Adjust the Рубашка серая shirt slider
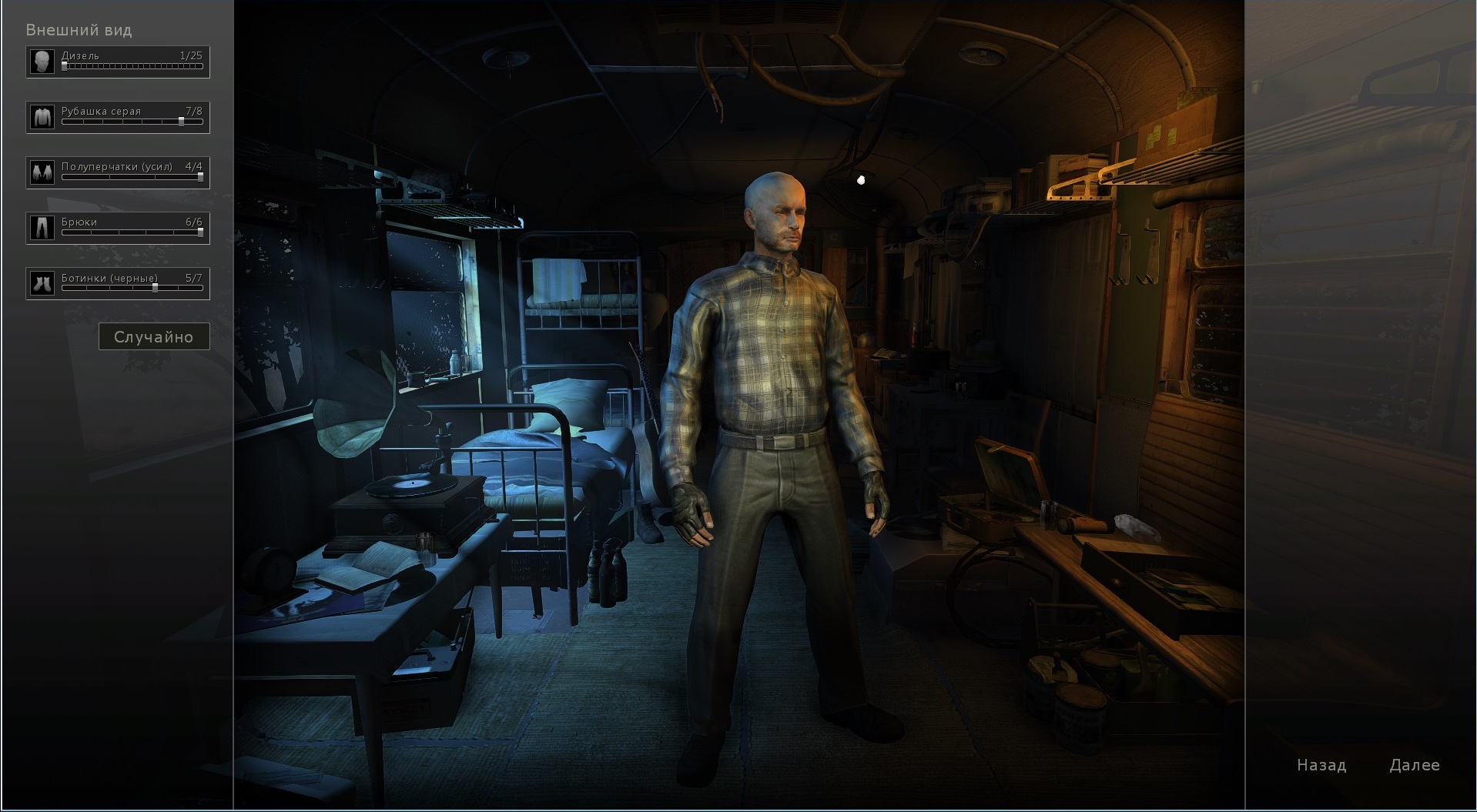The height and width of the screenshot is (812, 1477). point(132,122)
